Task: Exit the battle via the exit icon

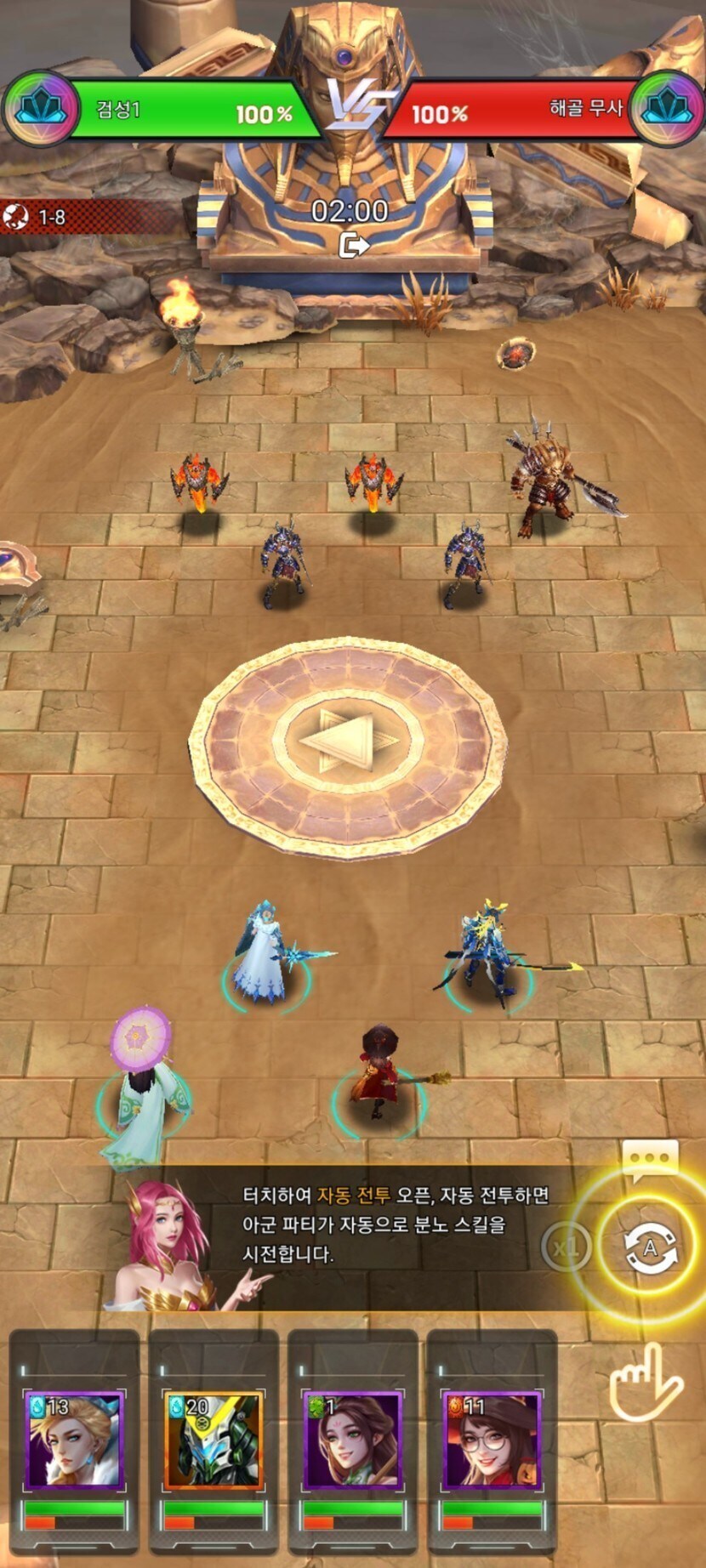Action: pos(353,246)
